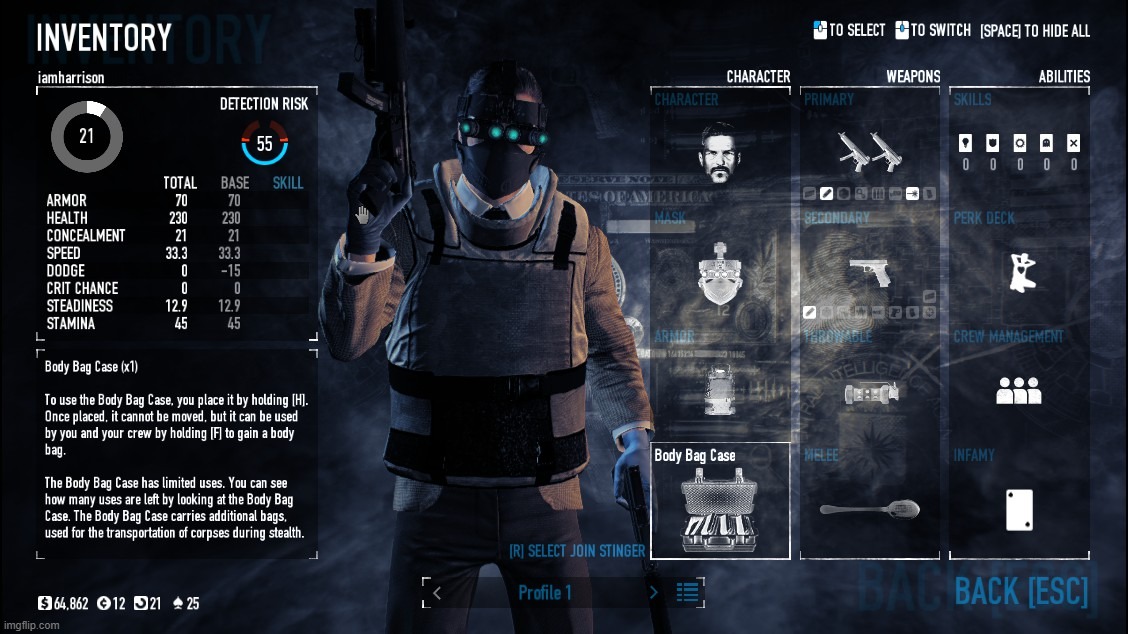
Task: Open the Perk Deck slot
Action: pos(1019,272)
